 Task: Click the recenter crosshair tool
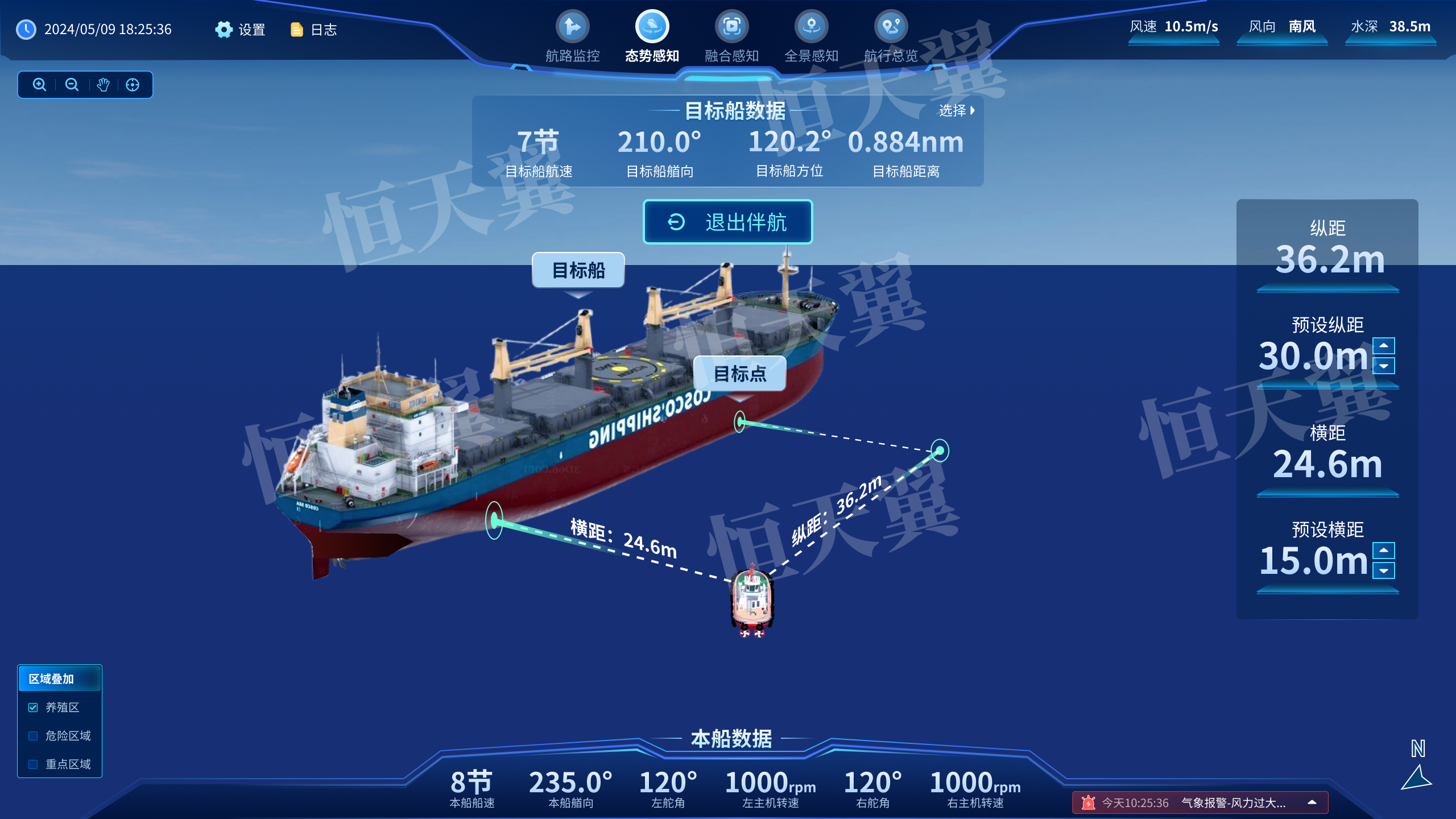point(133,85)
